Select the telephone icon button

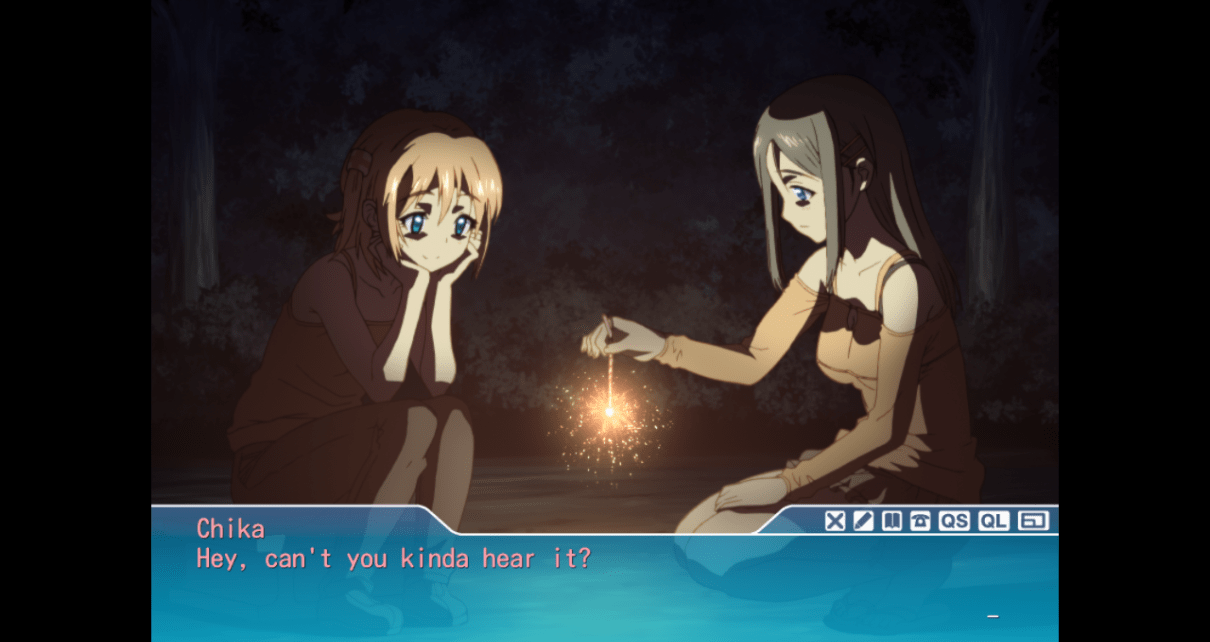(x=920, y=520)
